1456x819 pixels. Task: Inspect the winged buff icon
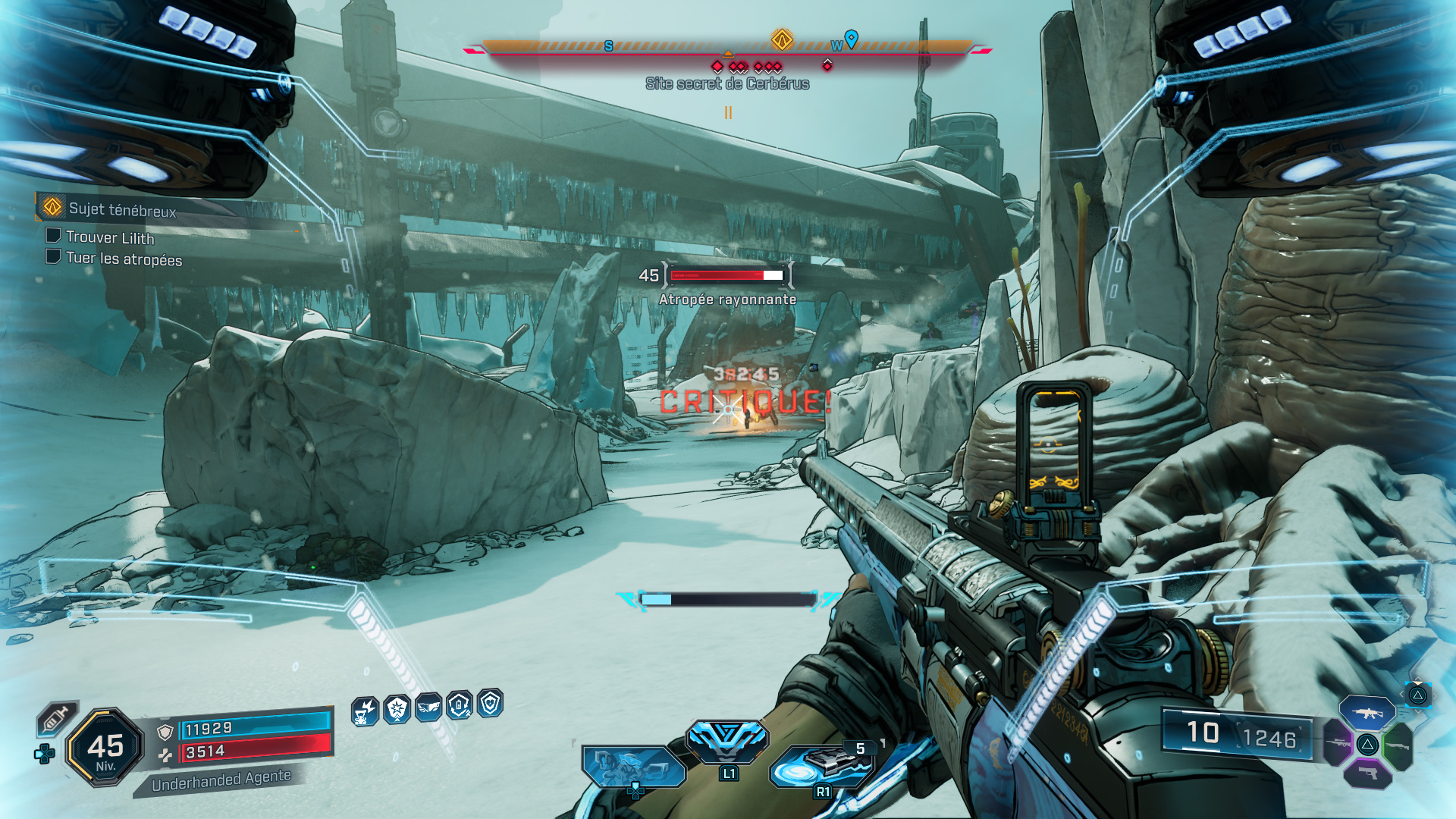coord(428,708)
